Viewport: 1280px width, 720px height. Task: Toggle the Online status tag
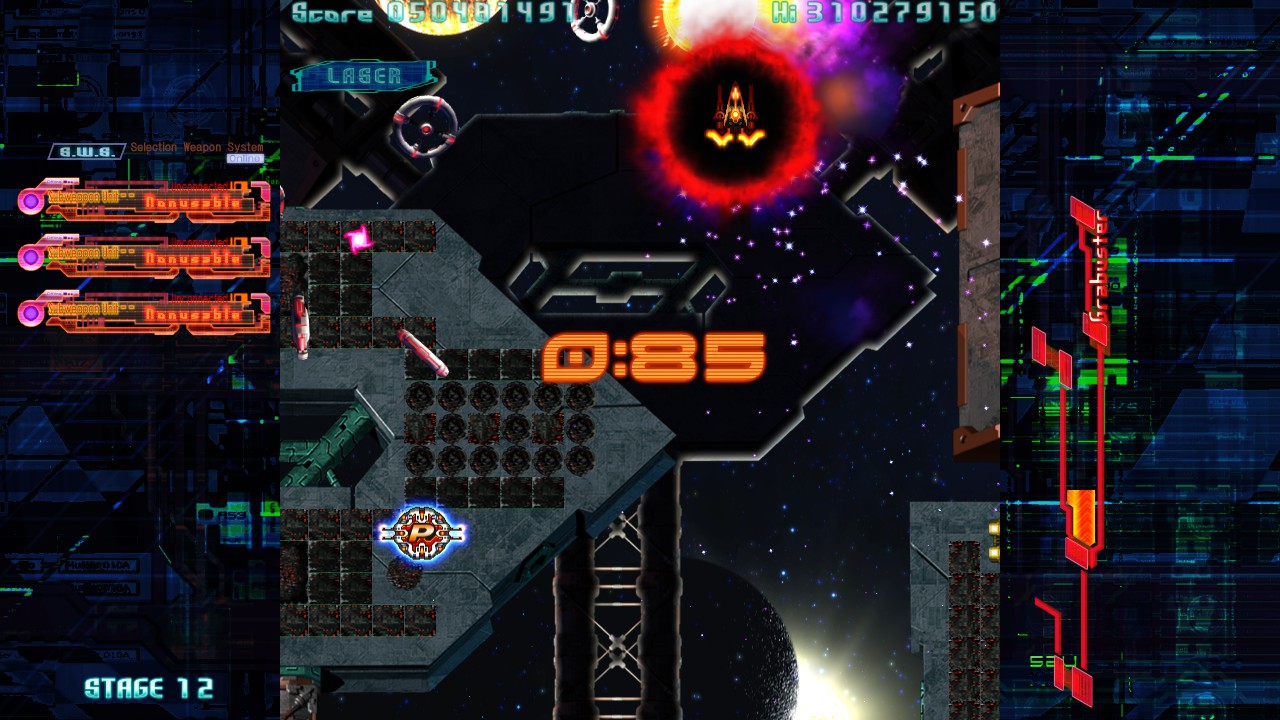[x=245, y=158]
